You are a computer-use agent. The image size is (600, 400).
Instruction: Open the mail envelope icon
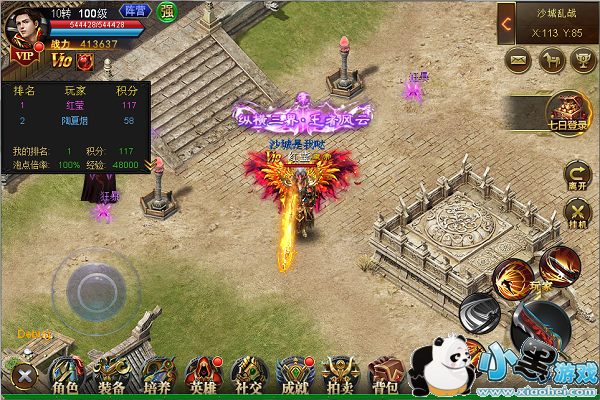(x=518, y=61)
